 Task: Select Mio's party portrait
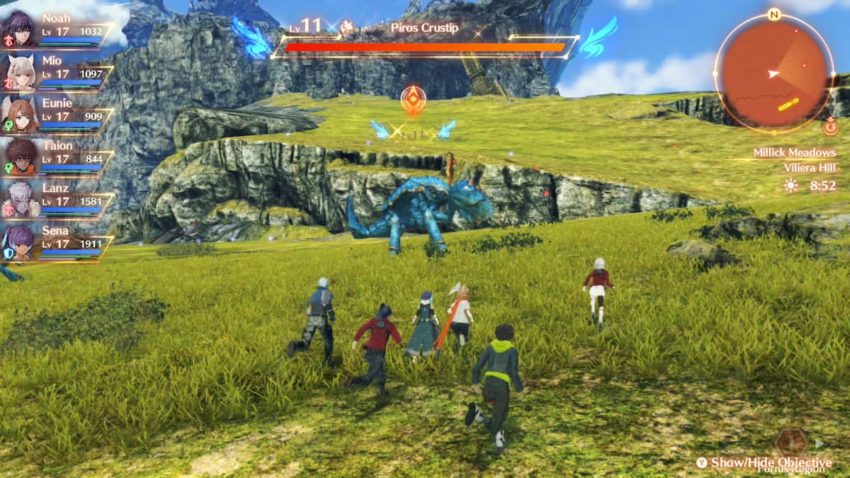coord(22,71)
